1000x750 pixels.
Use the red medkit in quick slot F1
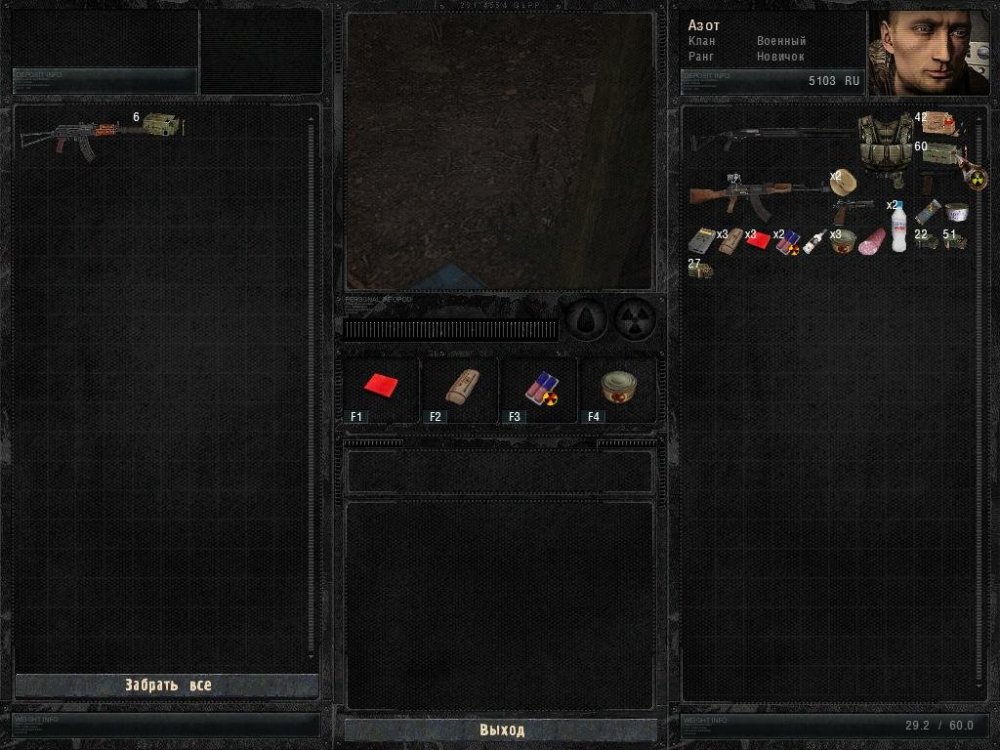pyautogui.click(x=379, y=388)
